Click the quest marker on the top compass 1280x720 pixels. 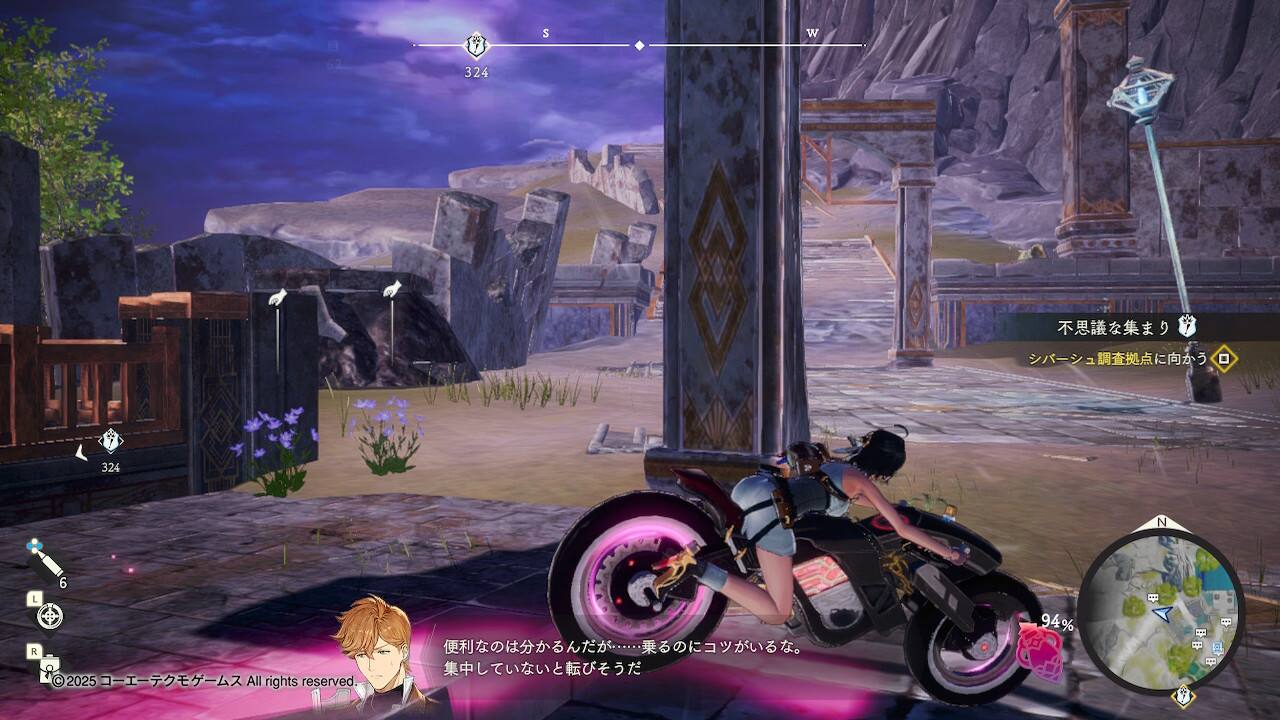477,45
